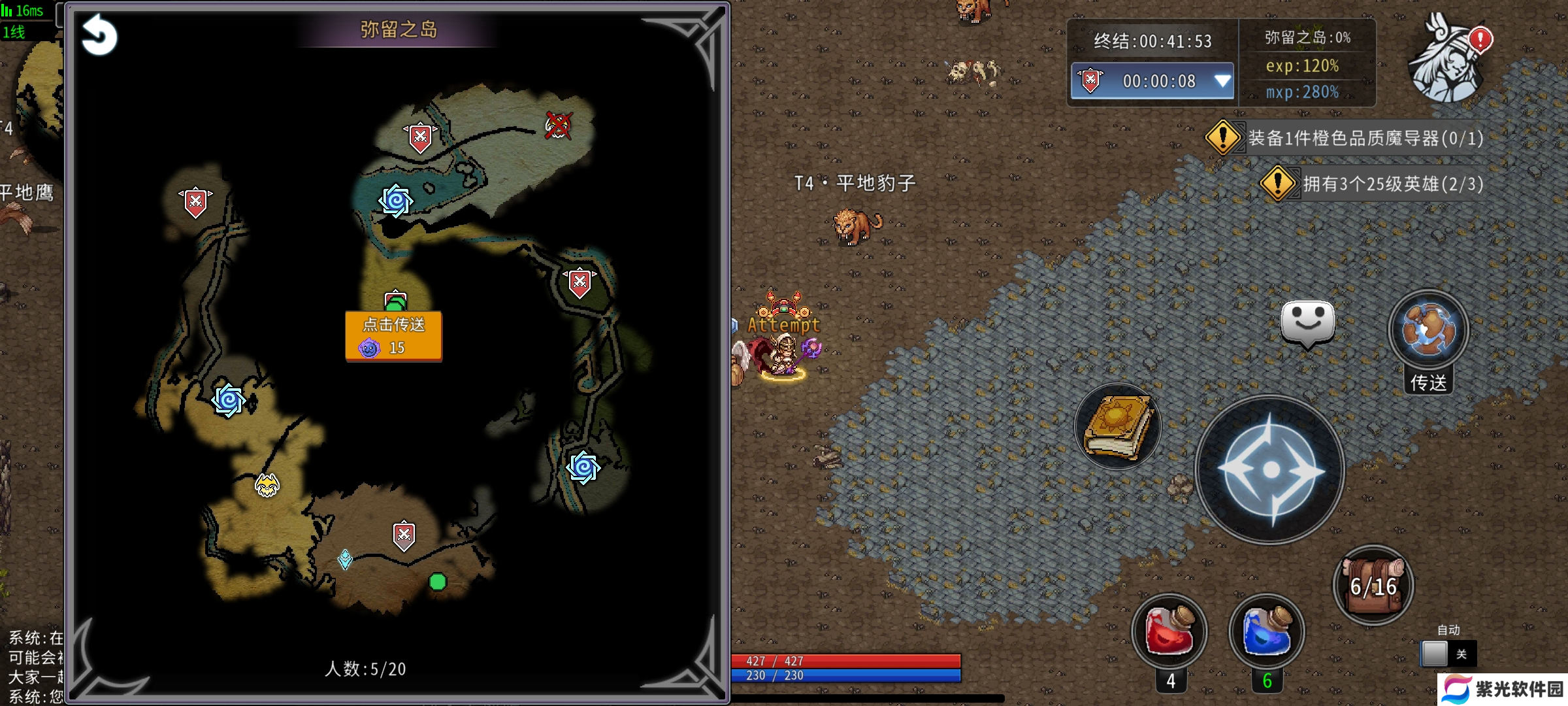Click the 紫光软件园 watermark logo
This screenshot has height=706, width=1568.
[1503, 690]
